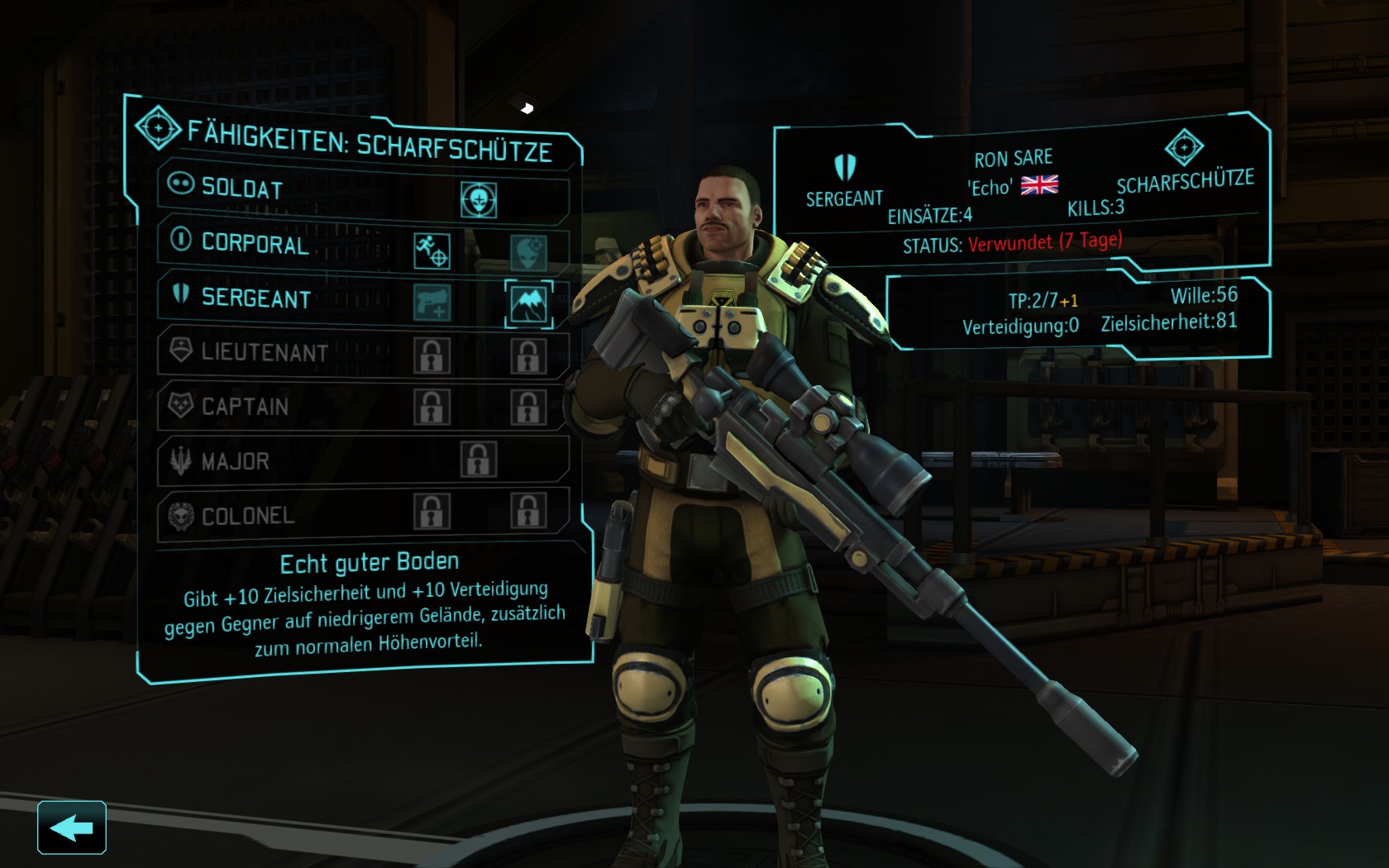Select the alien-head squadsight ability
Viewport: 1389px width, 868px height.
[527, 252]
